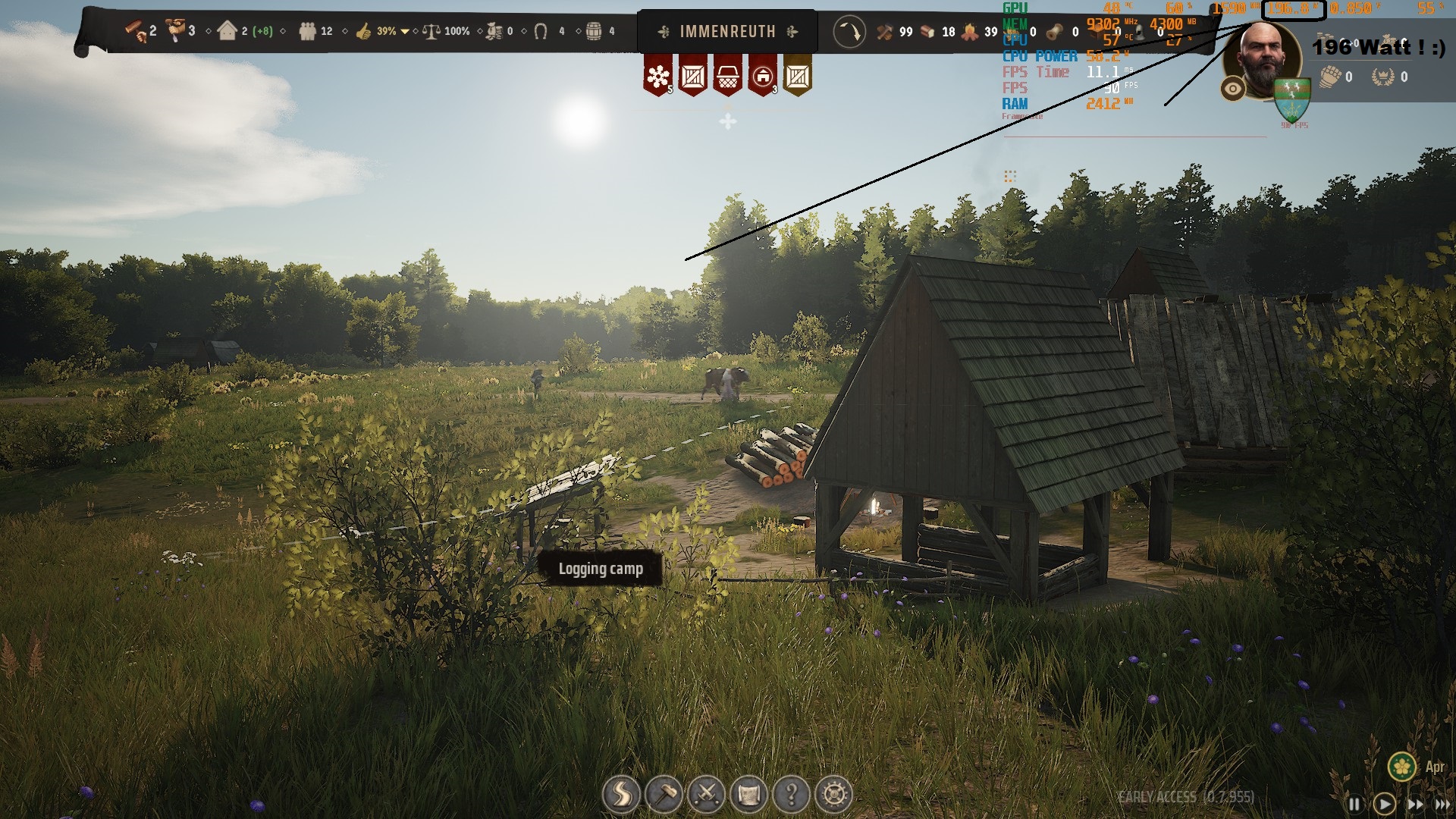Select the red basket alert banner
Screen dimensions: 1456x819
(727, 76)
